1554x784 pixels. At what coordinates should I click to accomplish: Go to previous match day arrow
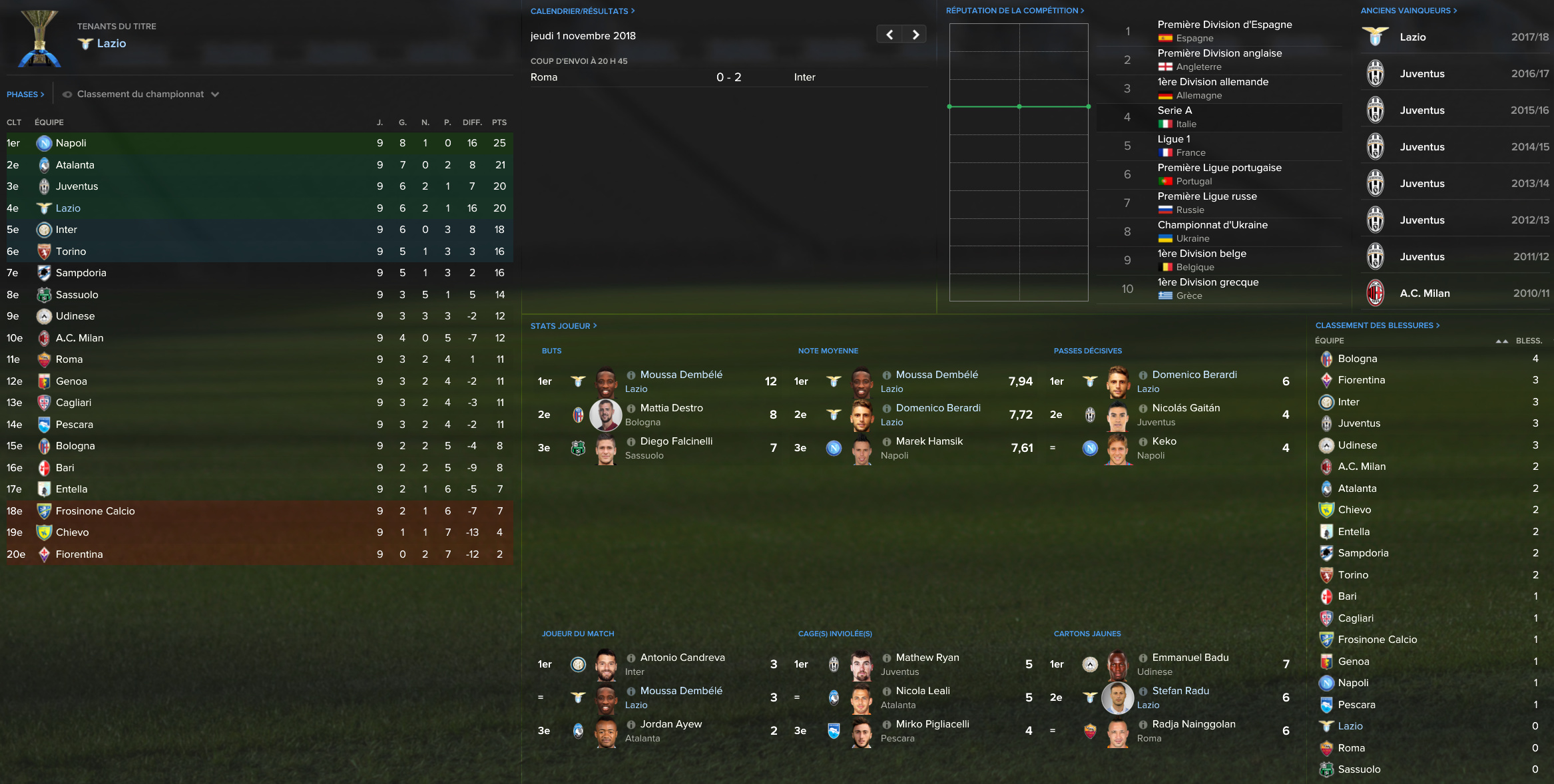(890, 35)
